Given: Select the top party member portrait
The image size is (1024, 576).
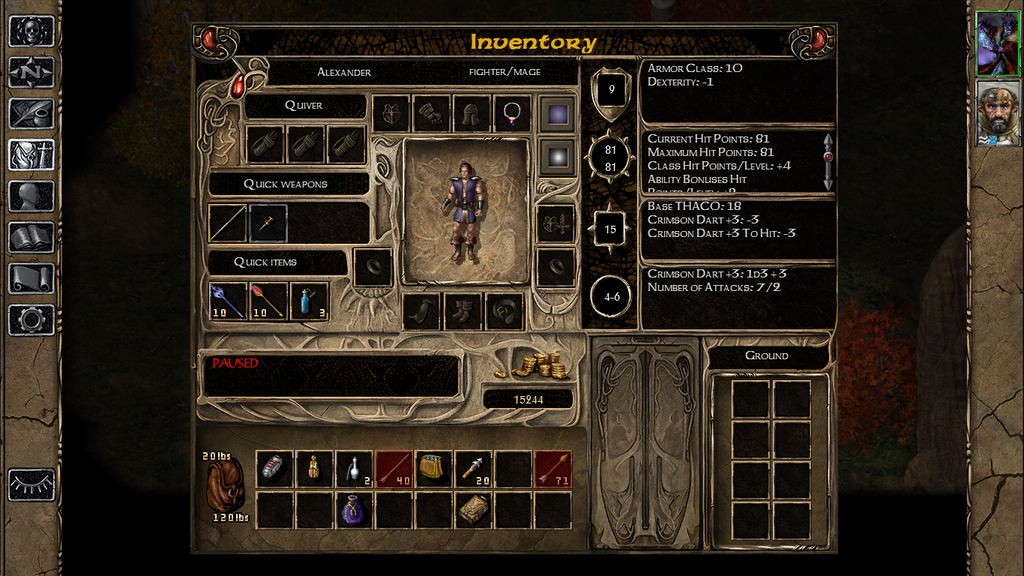Looking at the screenshot, I should 996,44.
